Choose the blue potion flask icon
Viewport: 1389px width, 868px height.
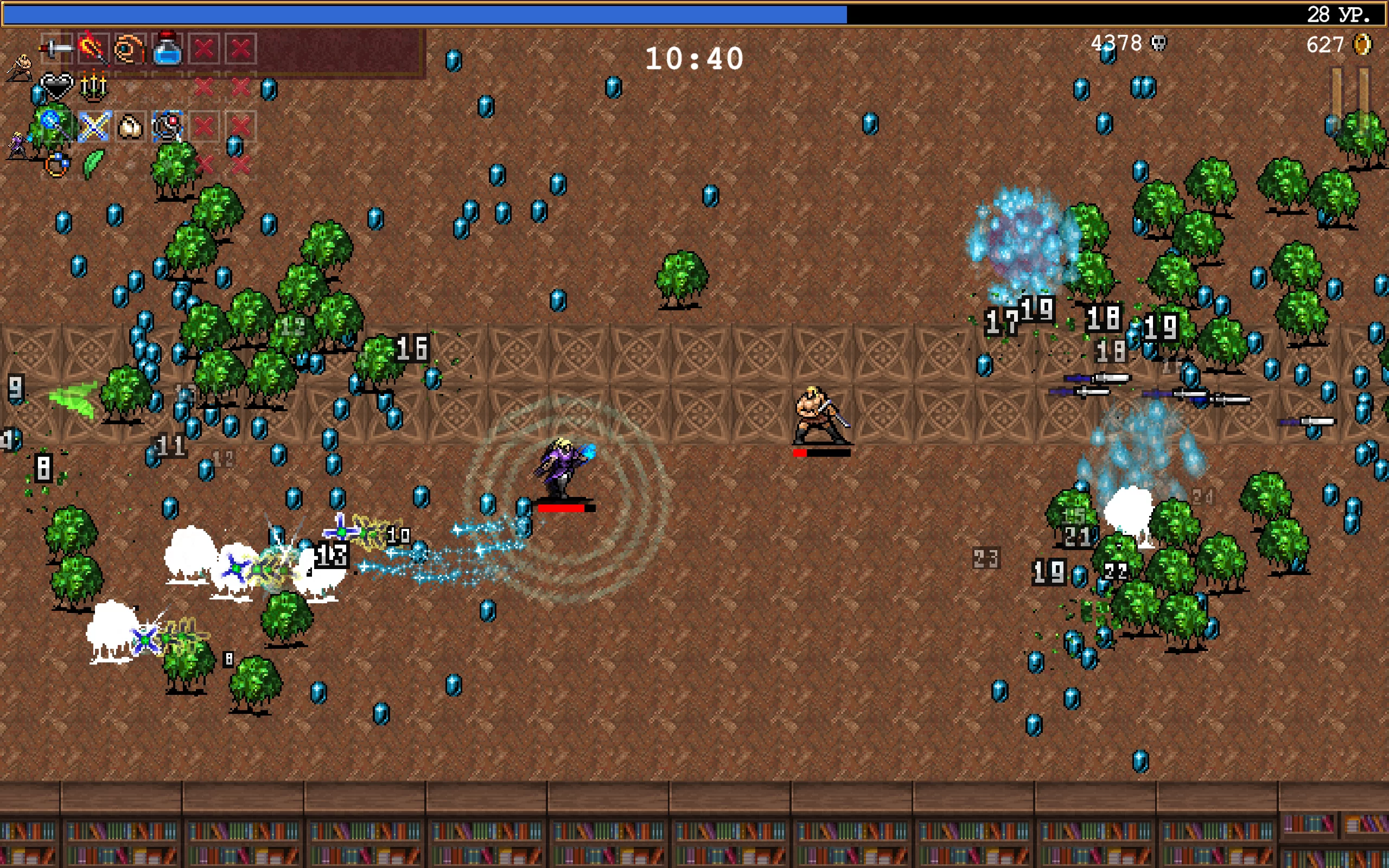tap(167, 49)
